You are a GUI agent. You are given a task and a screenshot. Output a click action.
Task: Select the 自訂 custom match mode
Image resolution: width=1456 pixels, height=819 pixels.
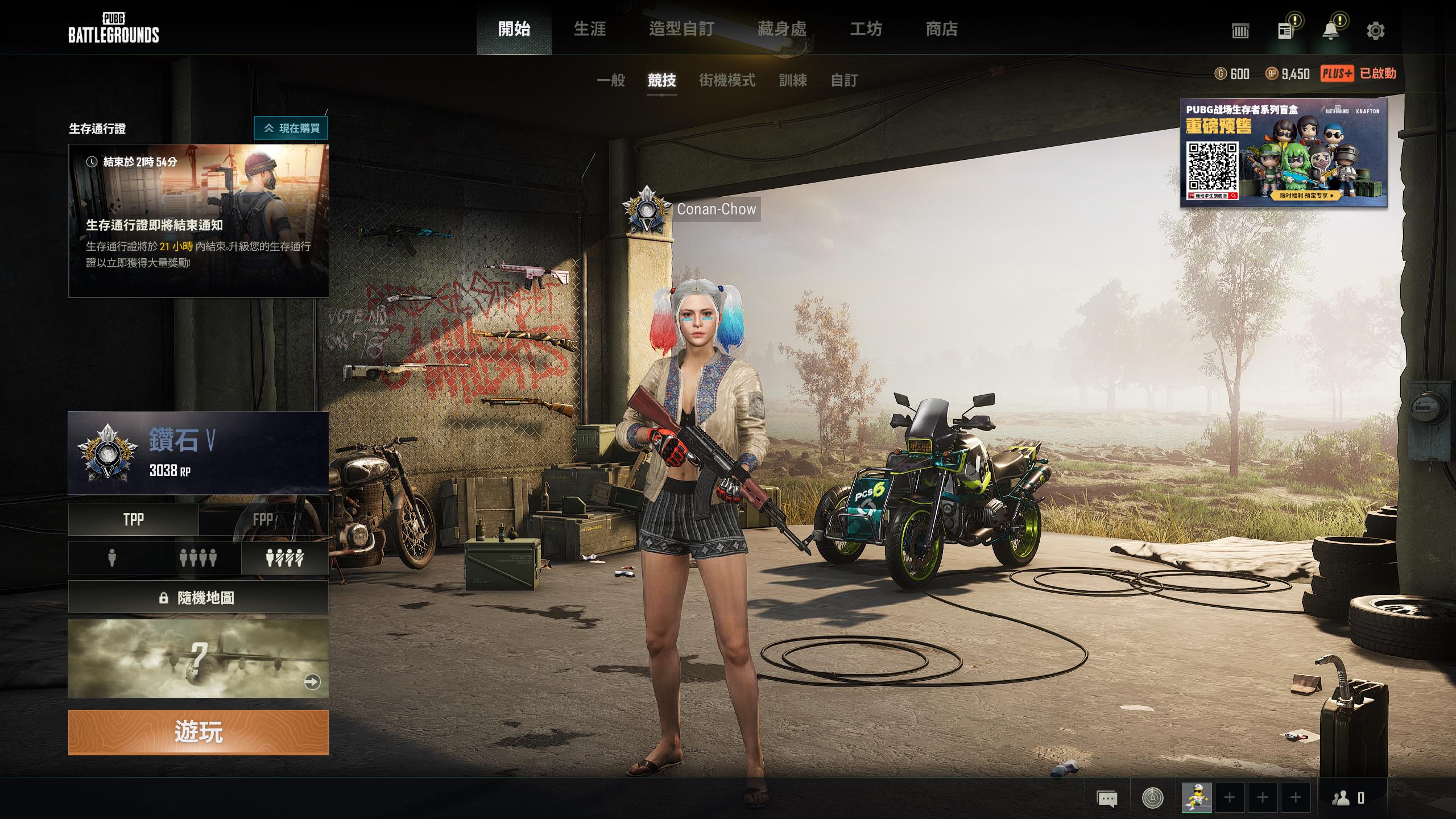point(844,81)
